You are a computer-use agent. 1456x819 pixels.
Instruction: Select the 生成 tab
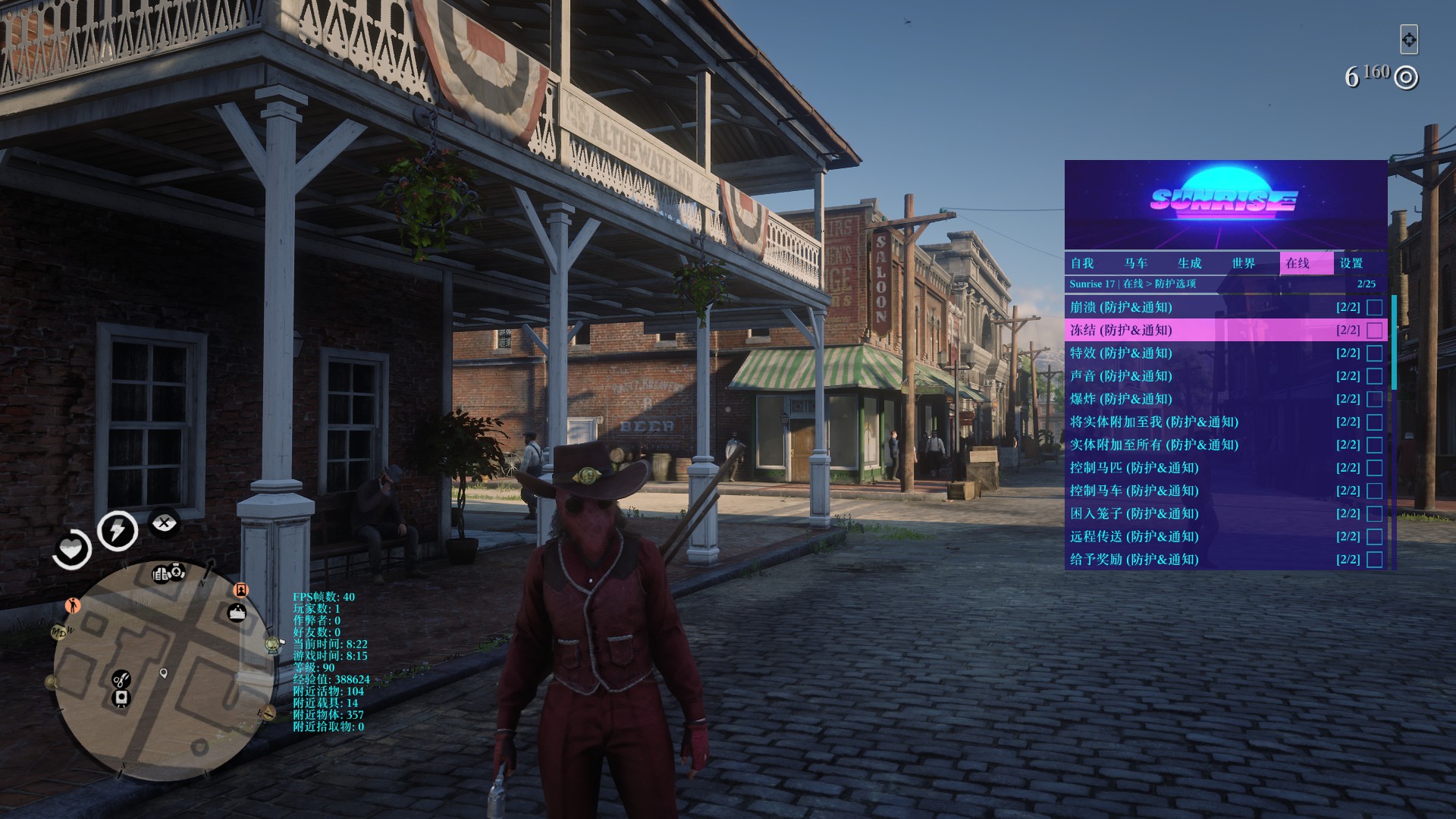click(x=1189, y=263)
